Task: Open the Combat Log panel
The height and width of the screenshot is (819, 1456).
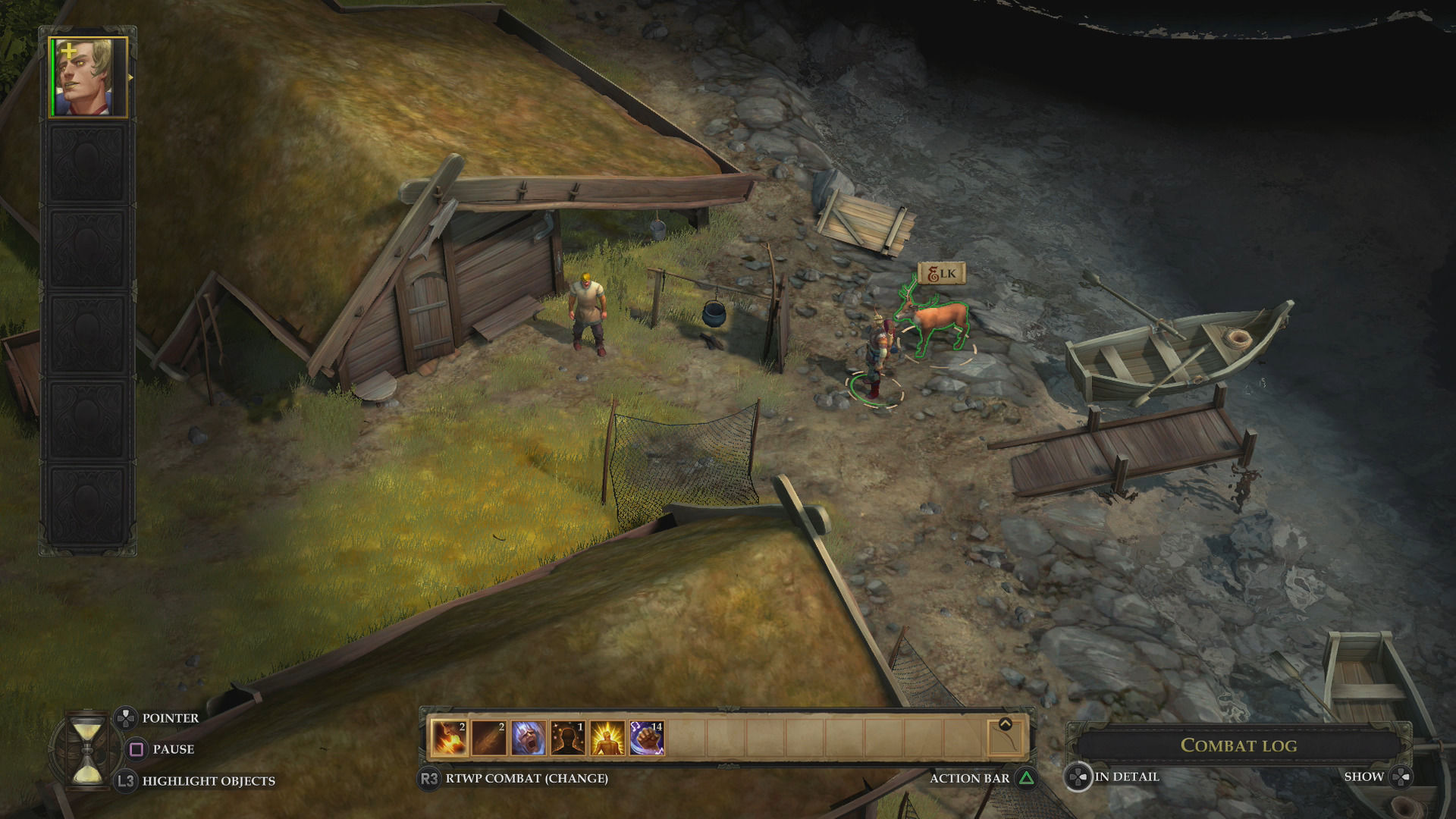Action: 1238,745
